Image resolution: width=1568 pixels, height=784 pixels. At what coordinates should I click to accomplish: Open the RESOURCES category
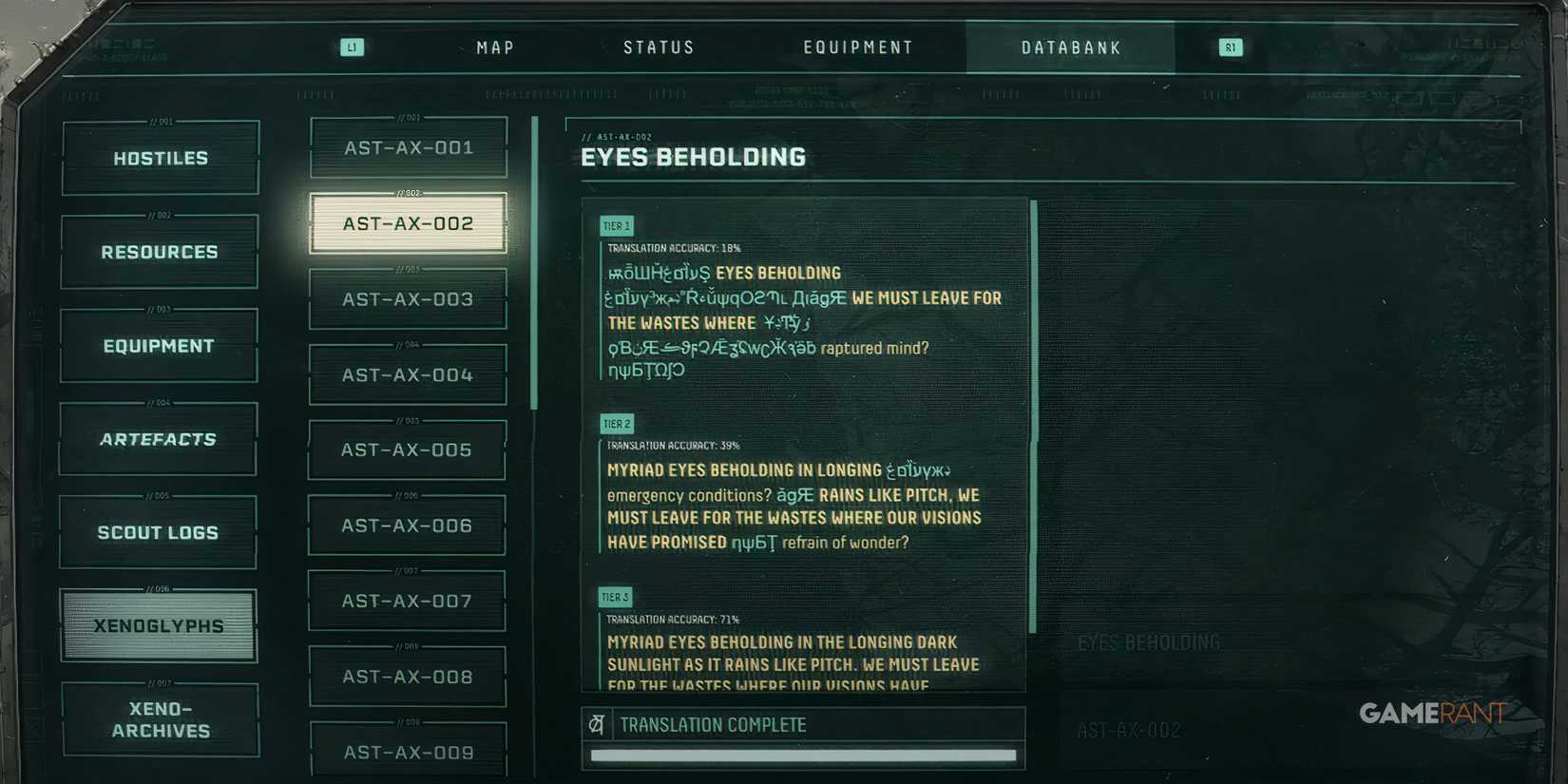160,252
